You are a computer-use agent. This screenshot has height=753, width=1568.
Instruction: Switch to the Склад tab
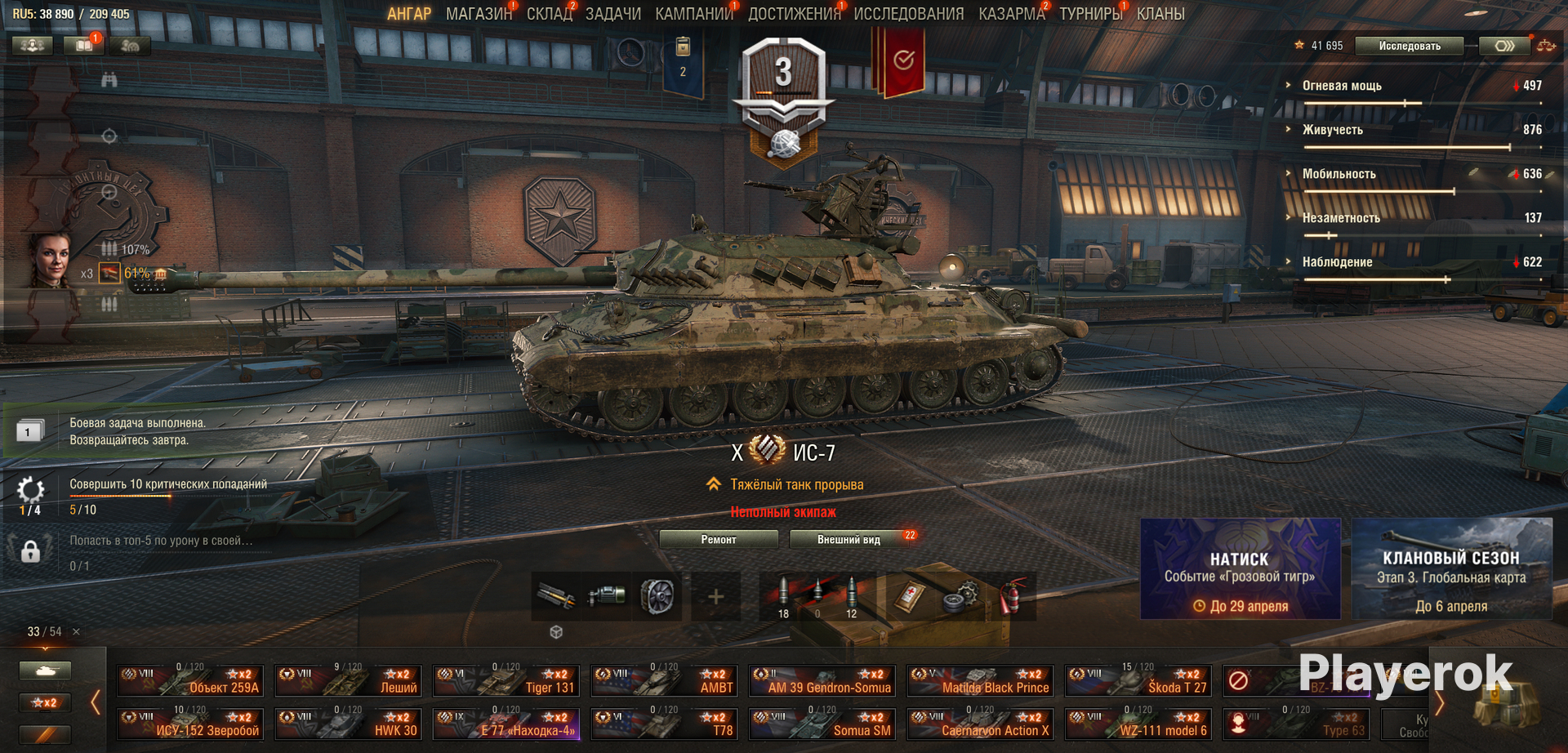coord(549,14)
